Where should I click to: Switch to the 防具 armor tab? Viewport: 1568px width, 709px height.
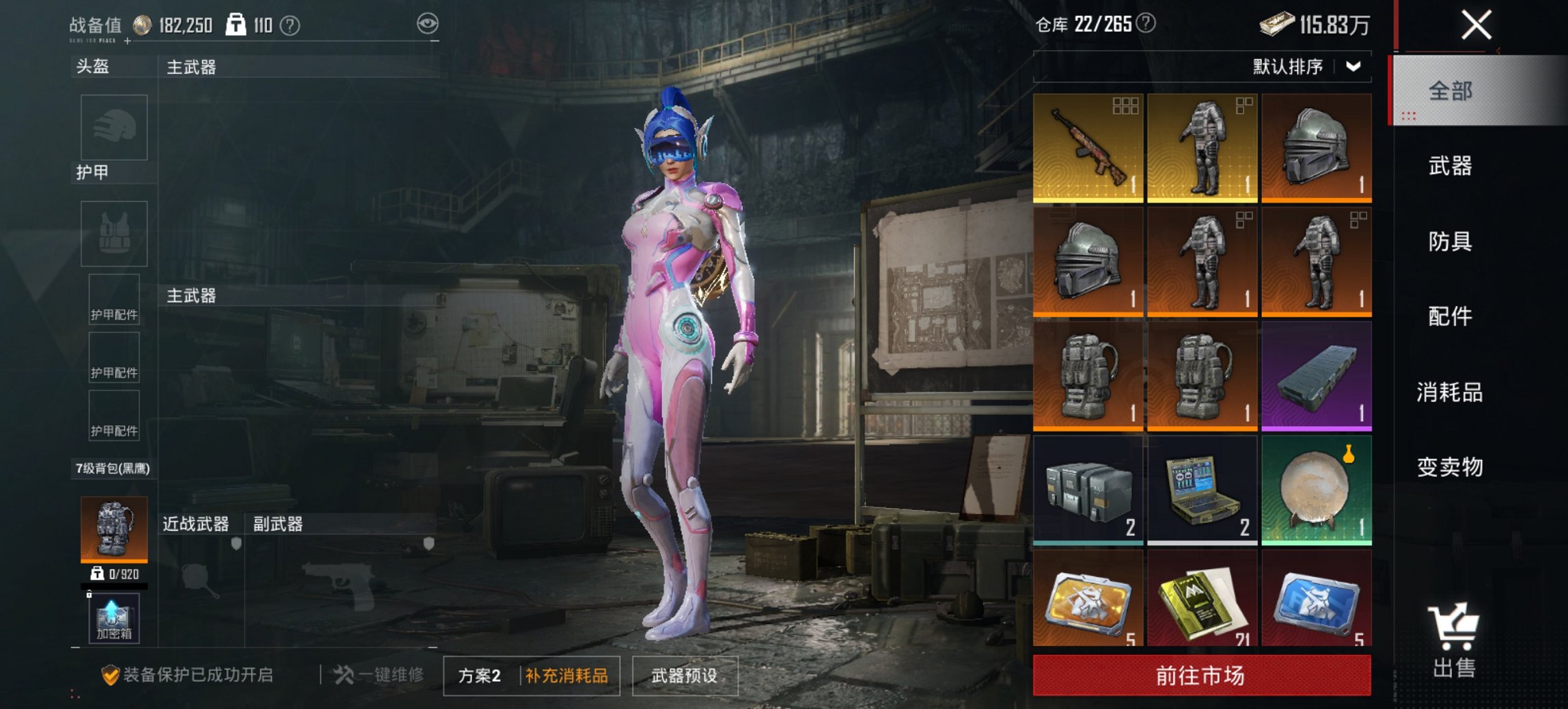click(1450, 241)
